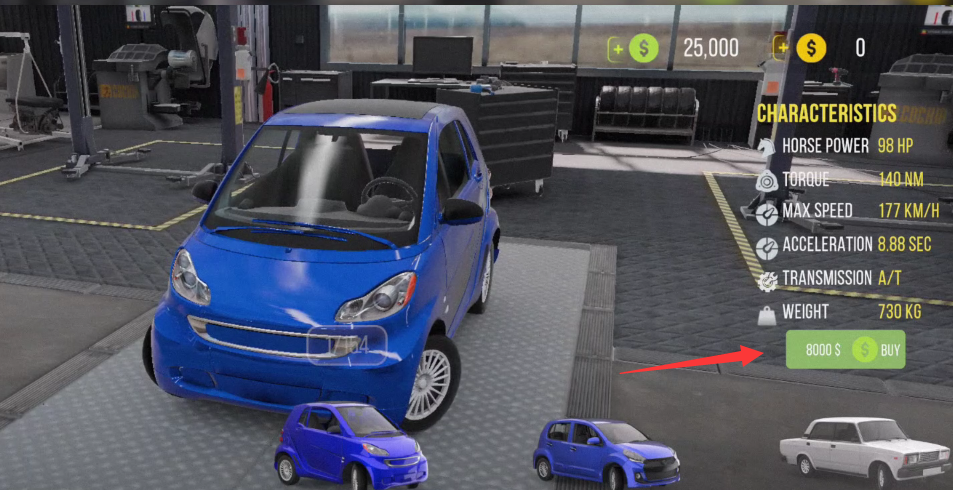
Task: Choose the blue hatchback car thumbnail
Action: [x=606, y=451]
